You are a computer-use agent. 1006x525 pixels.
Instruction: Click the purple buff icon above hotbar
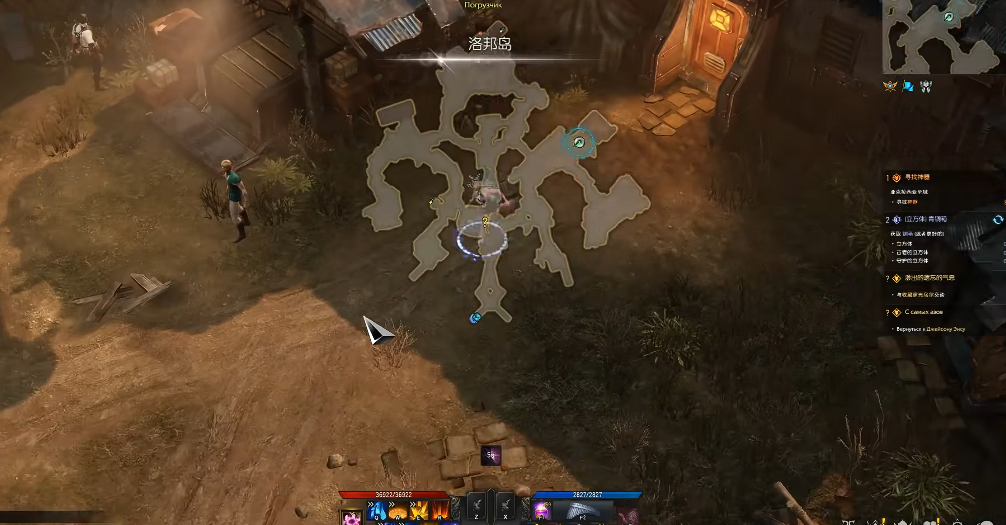[x=491, y=455]
